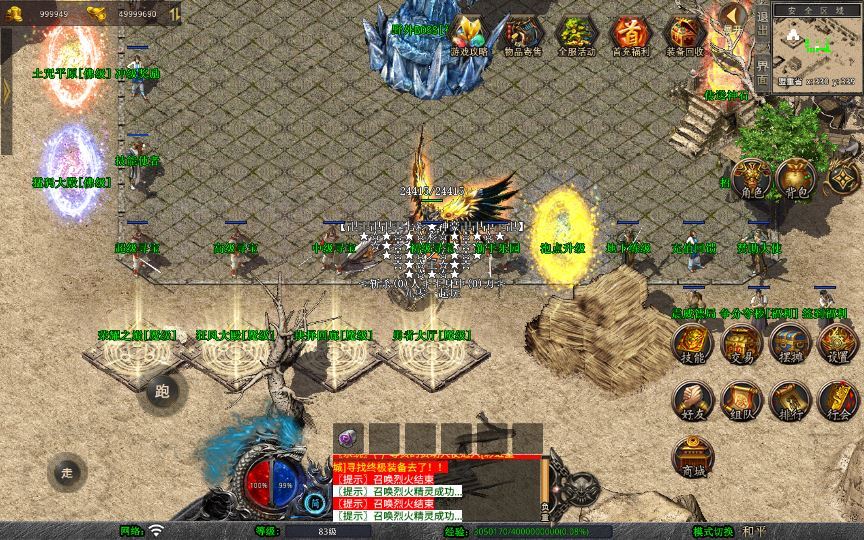Collapse the top icon row arrow
This screenshot has width=864, height=540.
[733, 16]
